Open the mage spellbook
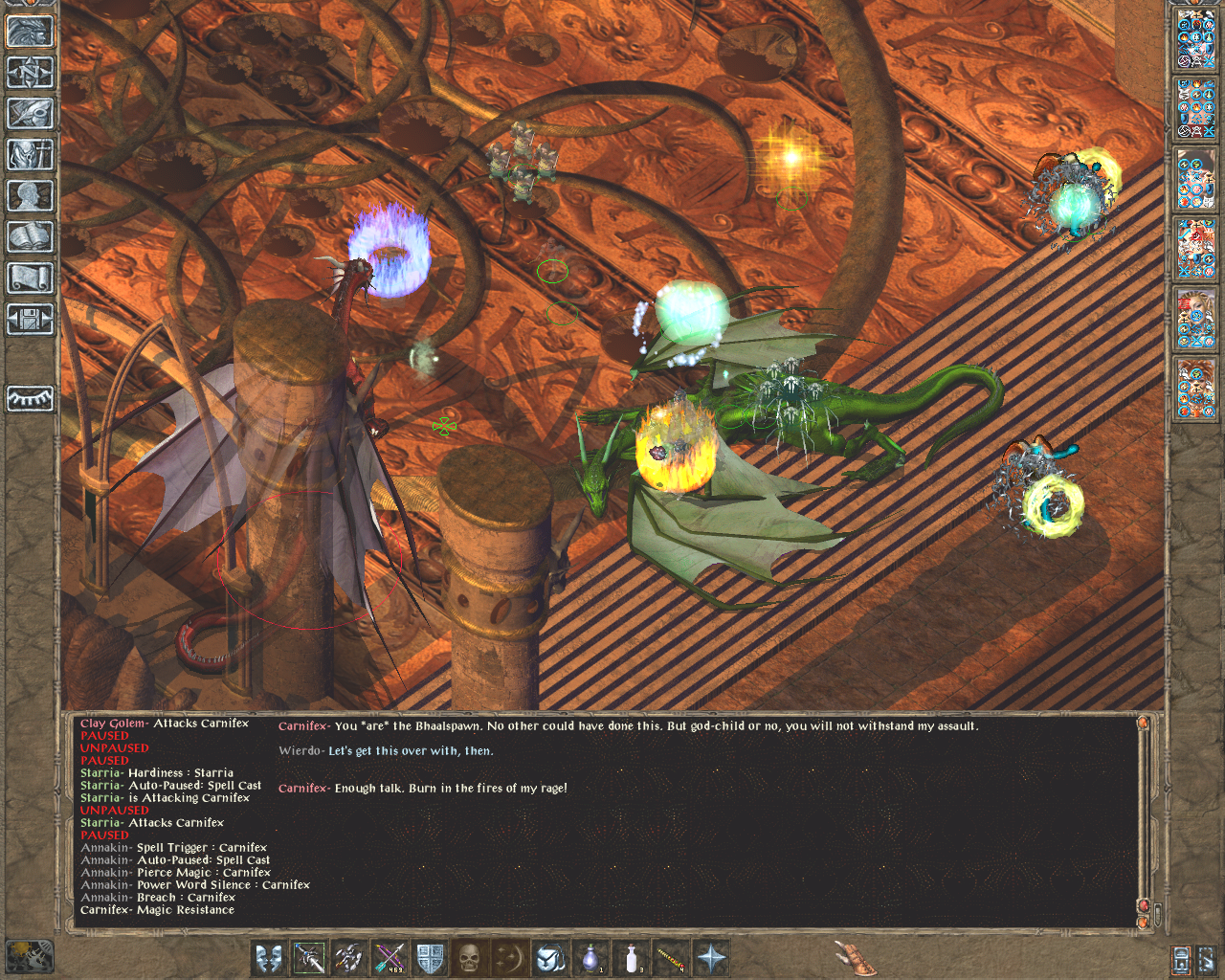Viewport: 1225px width, 980px height. (x=30, y=237)
